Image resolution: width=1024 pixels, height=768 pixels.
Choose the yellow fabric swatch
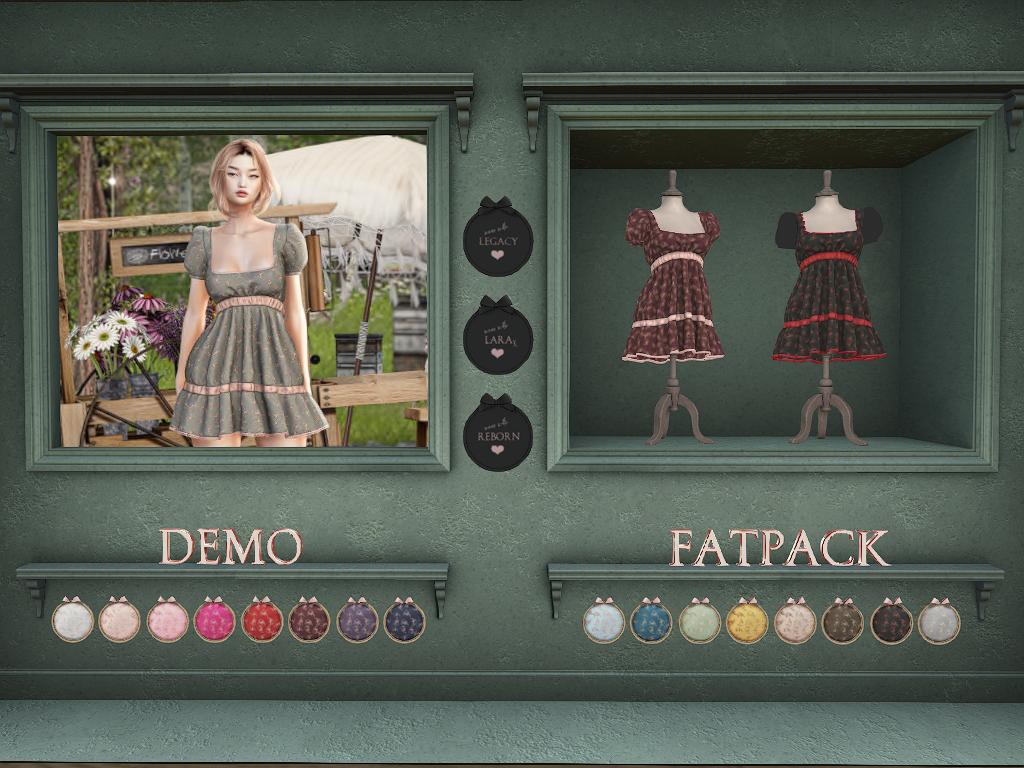coord(747,622)
